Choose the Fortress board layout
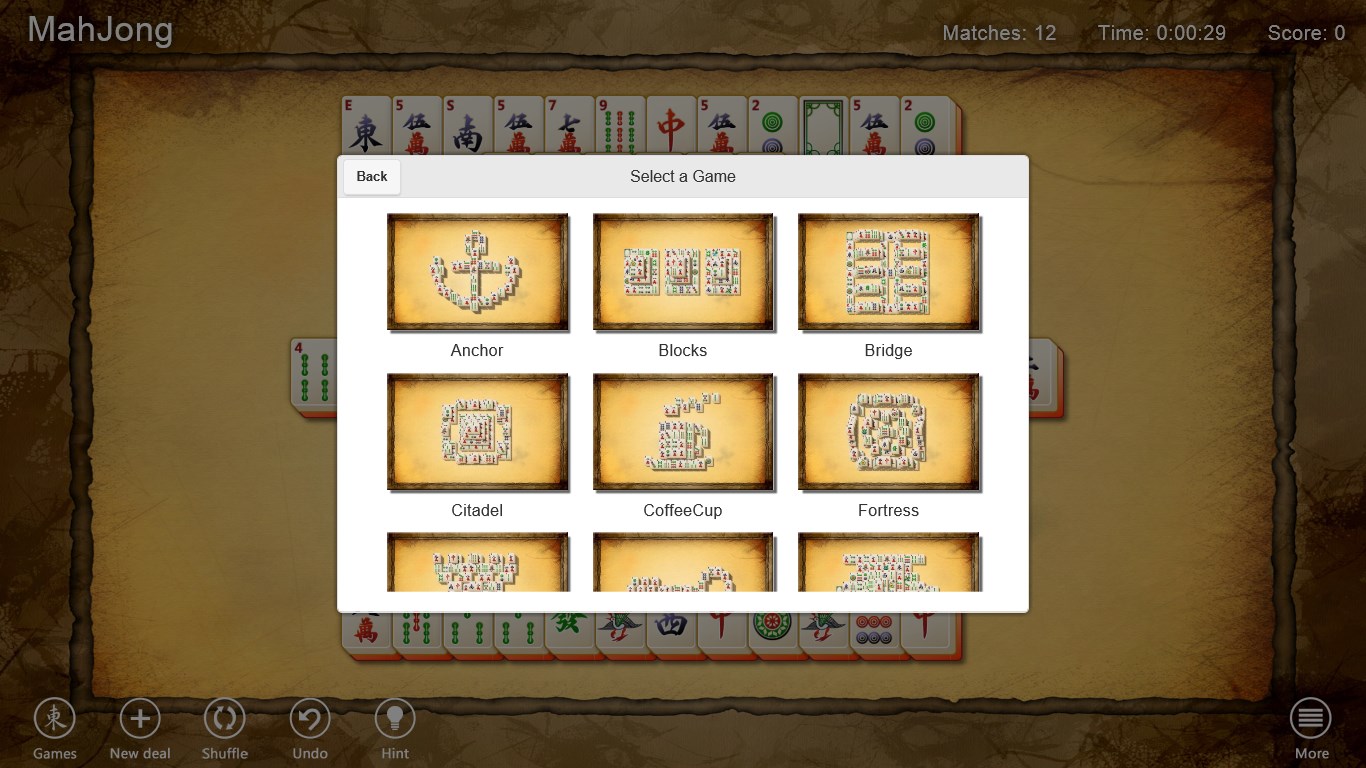 [x=888, y=432]
